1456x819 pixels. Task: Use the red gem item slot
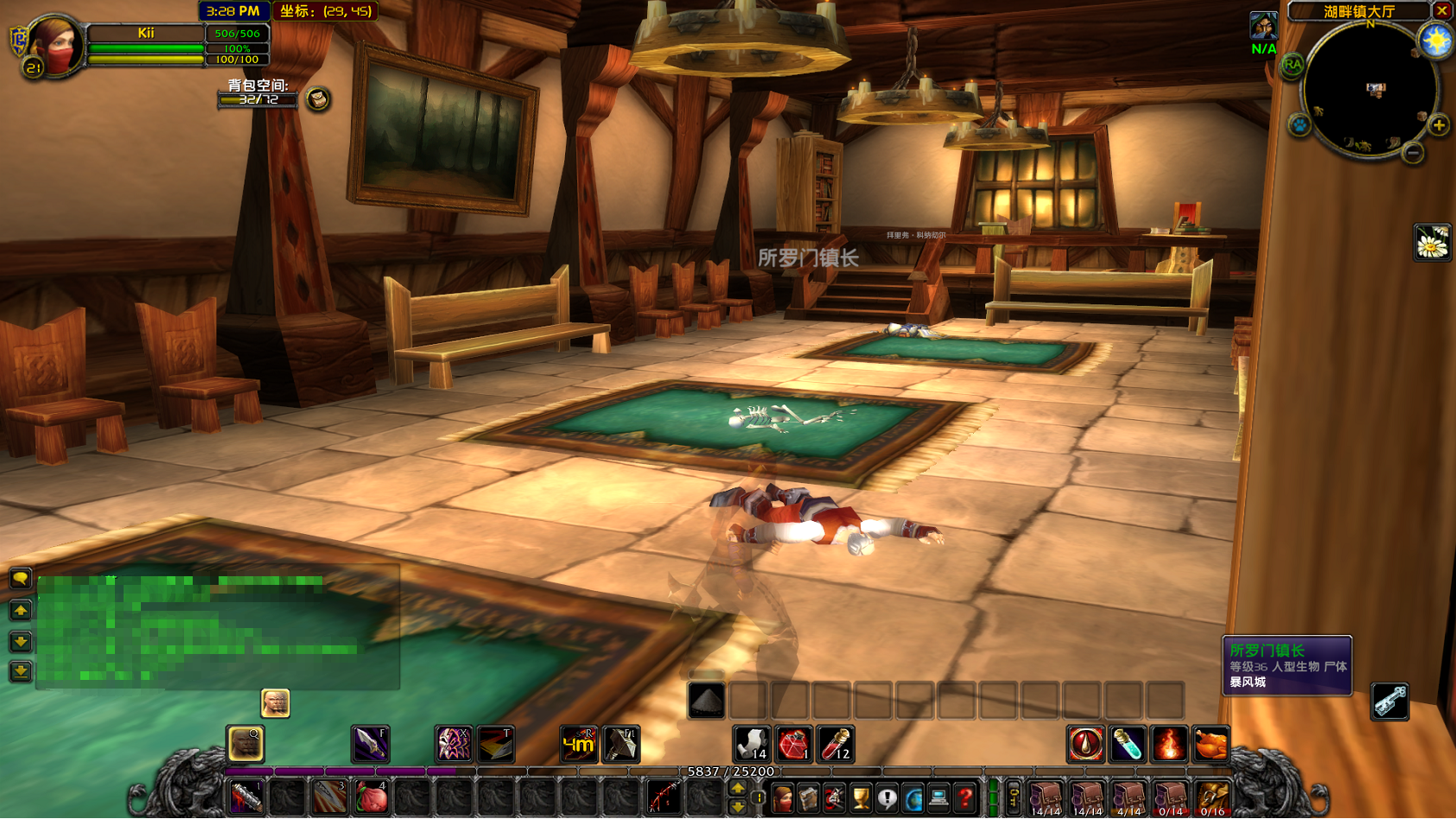[793, 744]
